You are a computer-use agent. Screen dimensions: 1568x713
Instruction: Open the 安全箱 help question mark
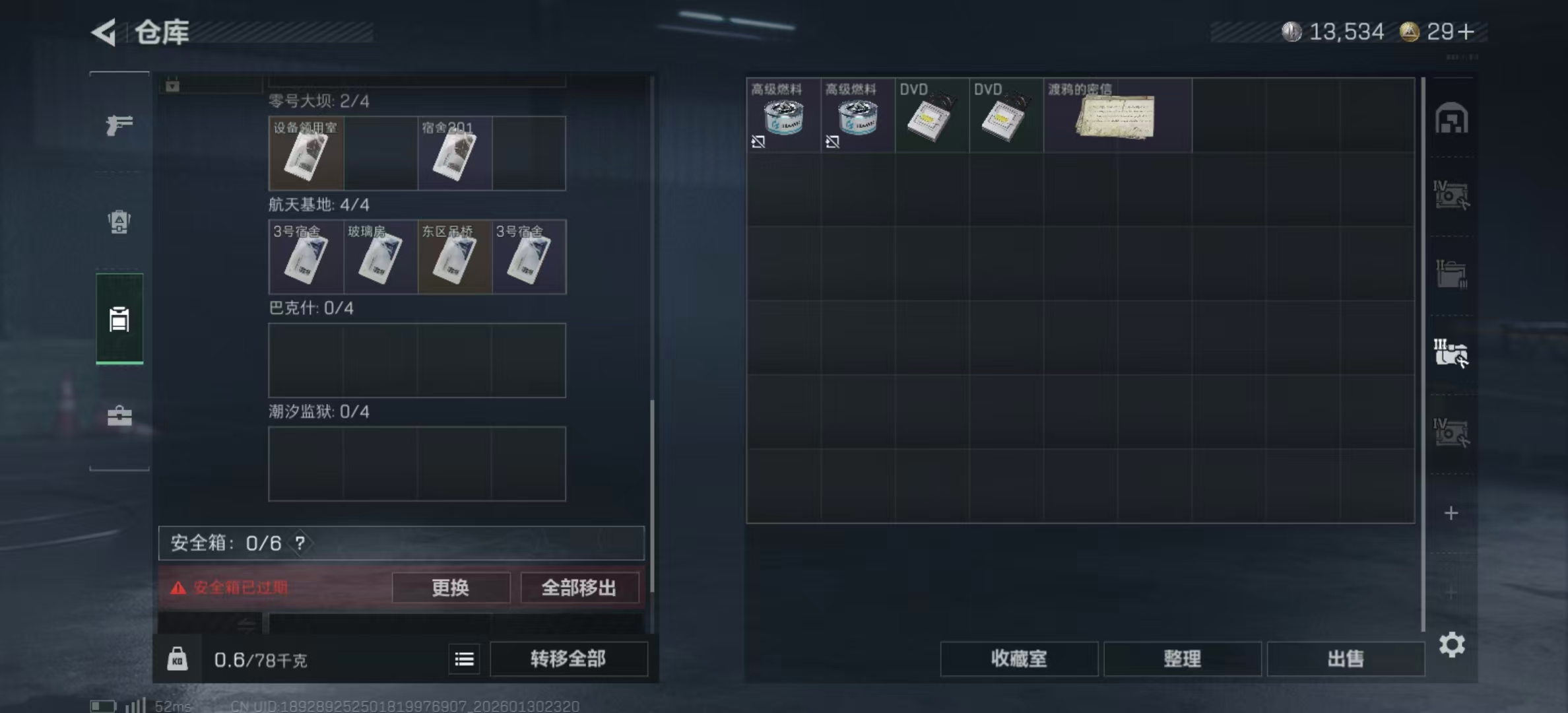point(300,544)
